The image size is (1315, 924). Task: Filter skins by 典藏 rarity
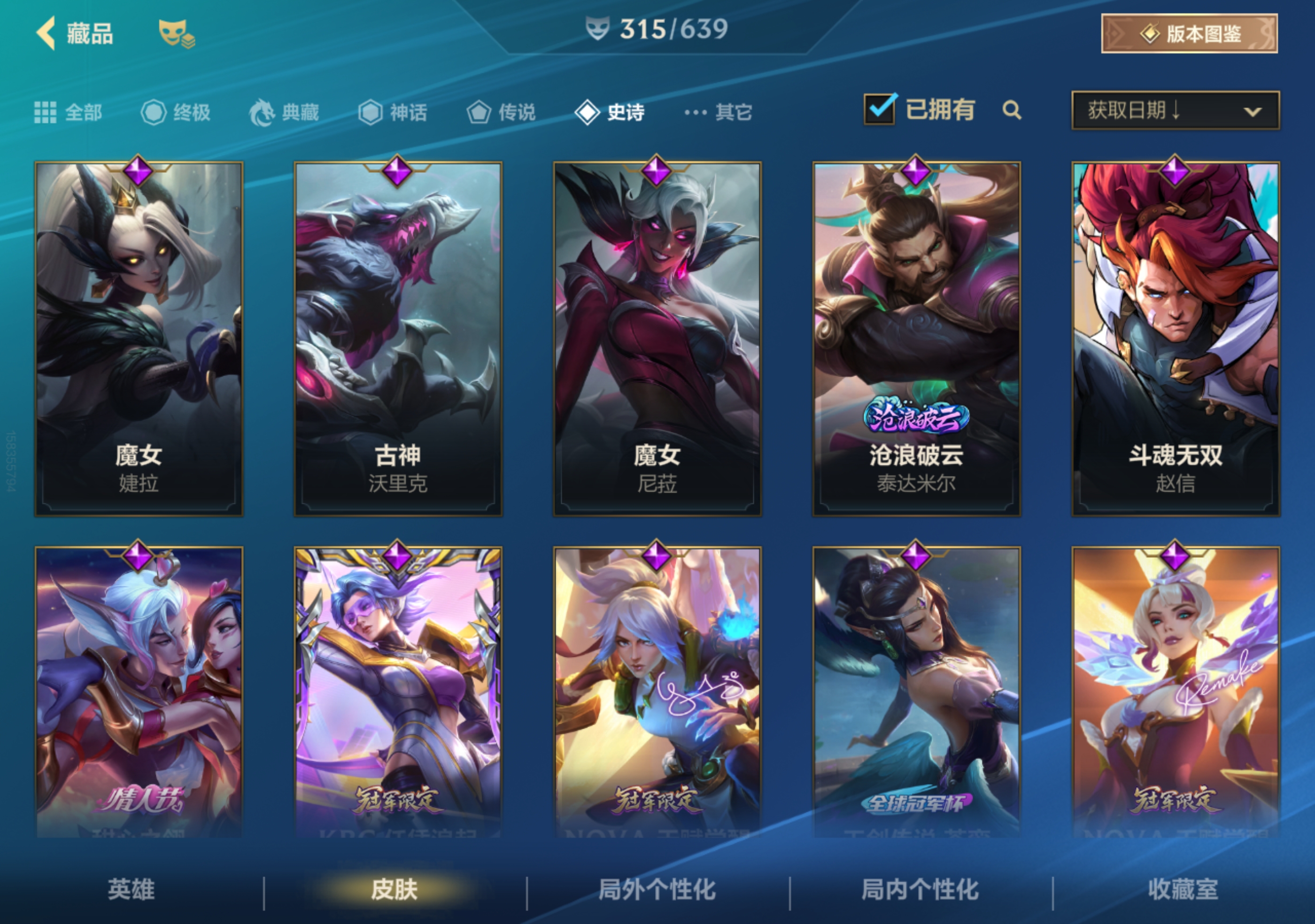[x=285, y=112]
